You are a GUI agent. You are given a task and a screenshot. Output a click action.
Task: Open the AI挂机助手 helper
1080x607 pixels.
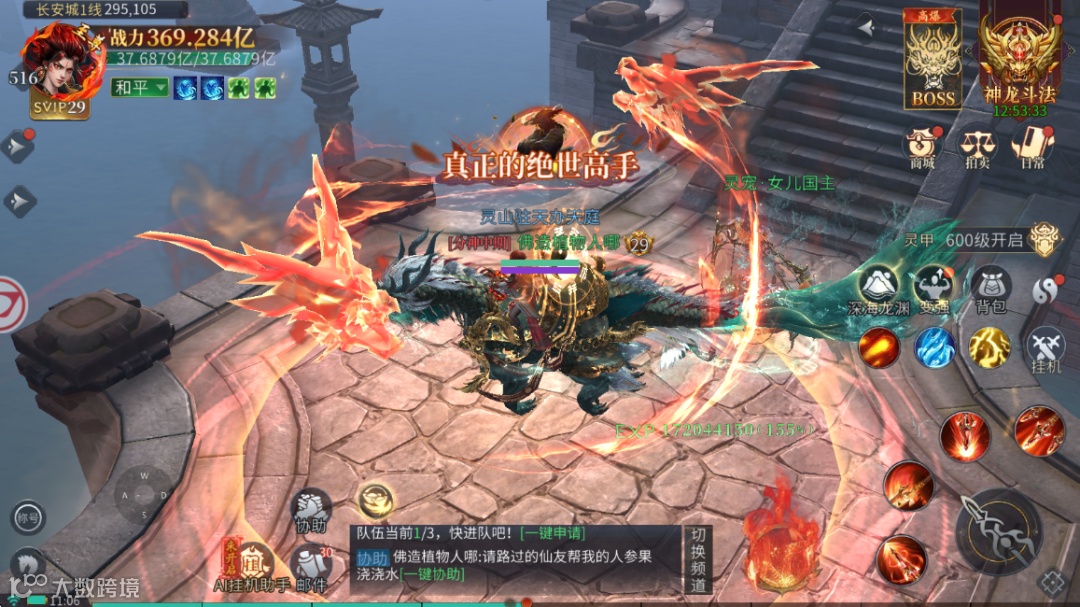tap(250, 566)
